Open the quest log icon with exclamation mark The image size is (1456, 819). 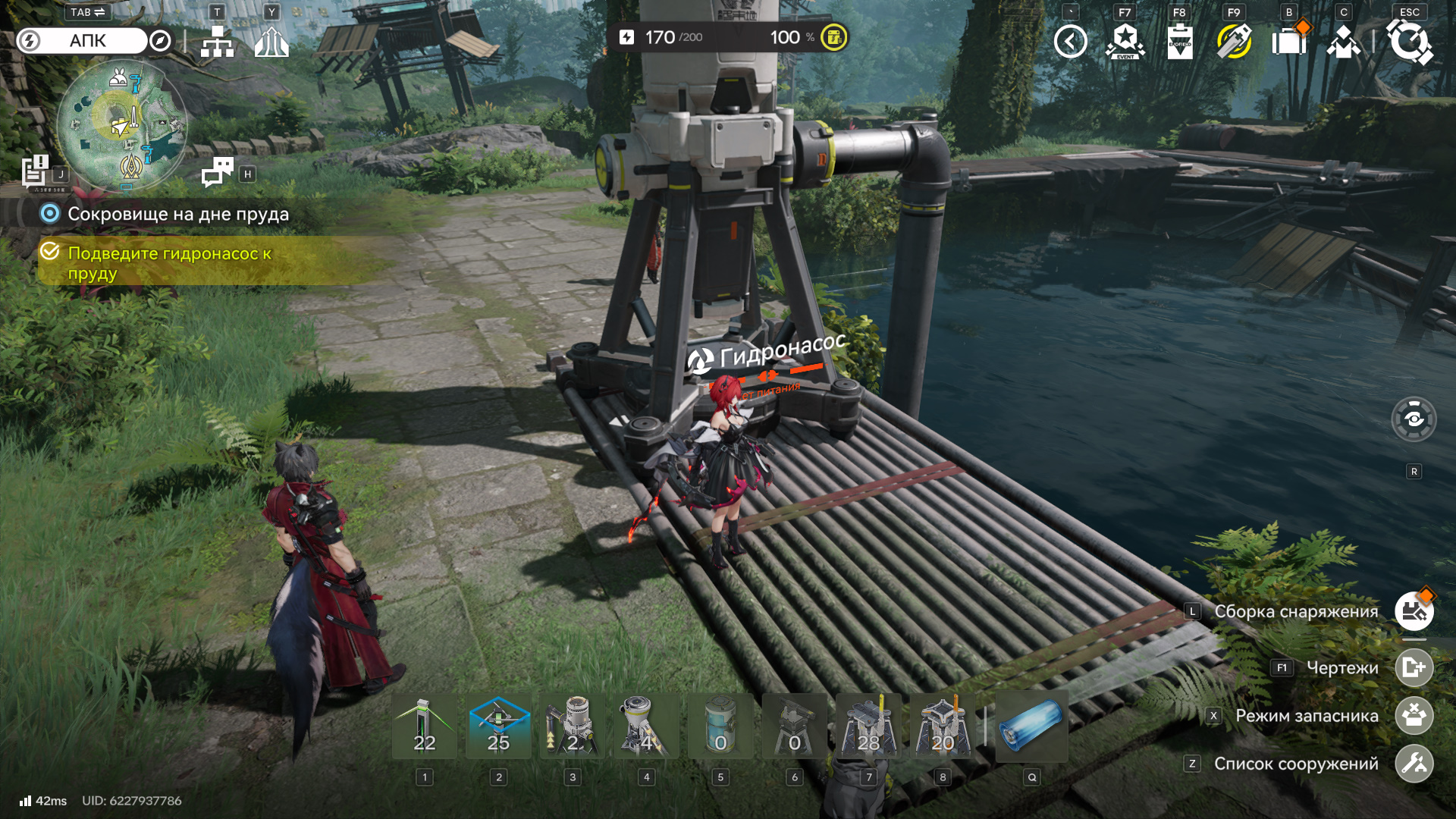click(35, 171)
